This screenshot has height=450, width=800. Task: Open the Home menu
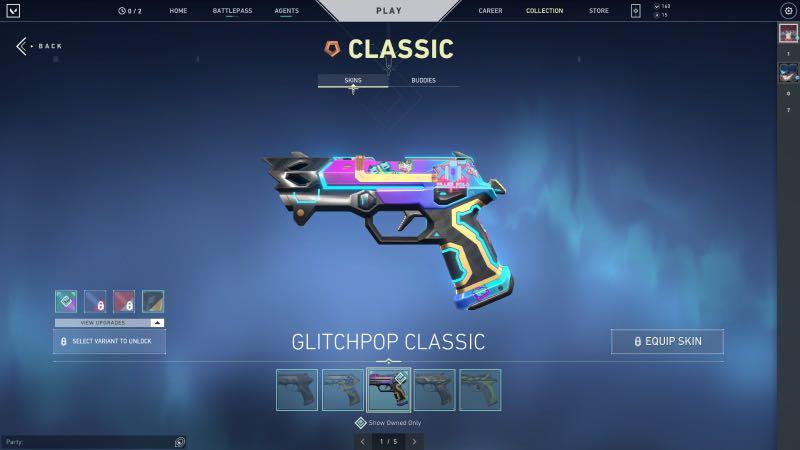[x=178, y=11]
